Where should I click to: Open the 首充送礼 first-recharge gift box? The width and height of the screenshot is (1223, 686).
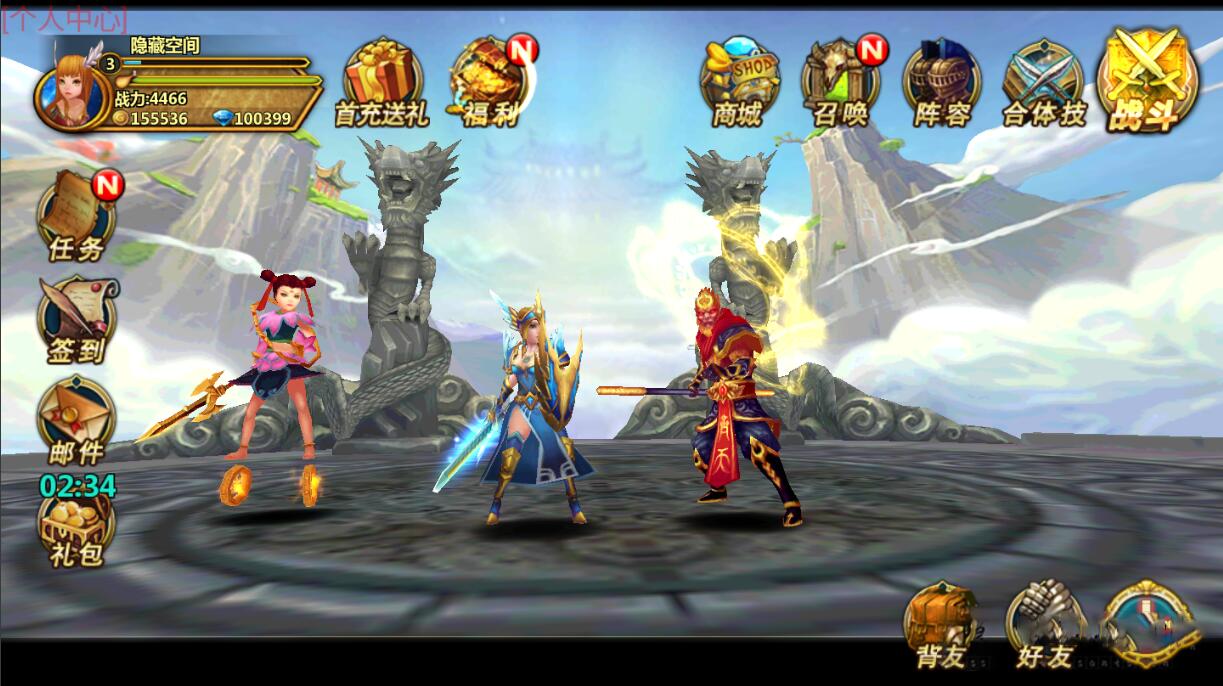381,82
